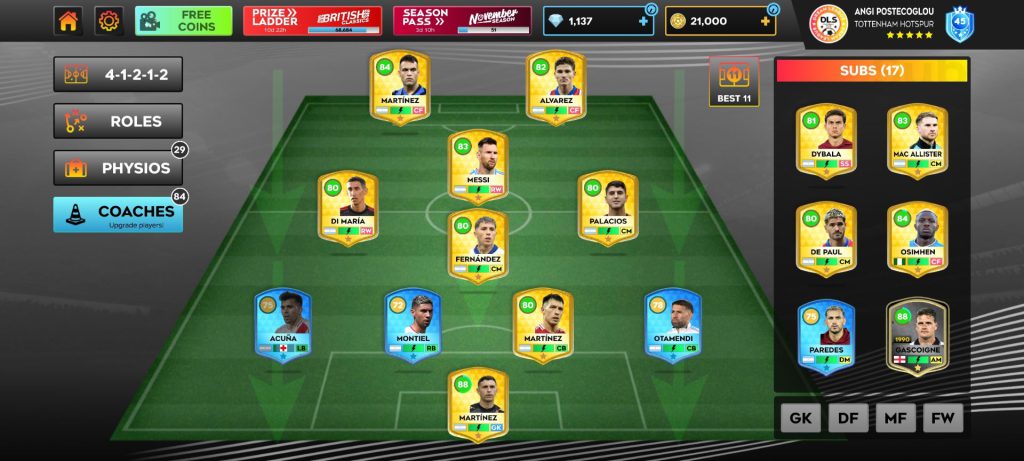Select substitute Osimhen's card

[x=917, y=239]
